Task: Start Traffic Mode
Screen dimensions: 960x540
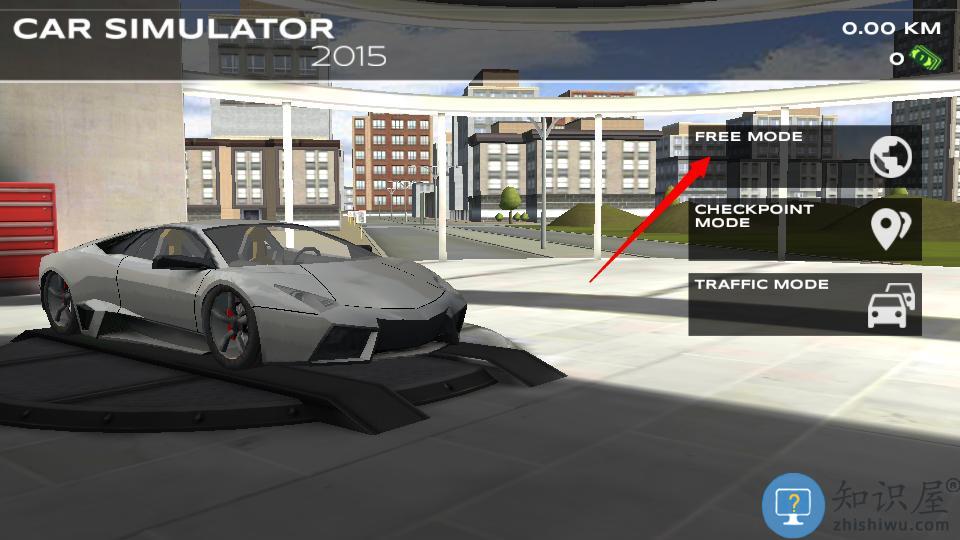Action: [x=804, y=303]
